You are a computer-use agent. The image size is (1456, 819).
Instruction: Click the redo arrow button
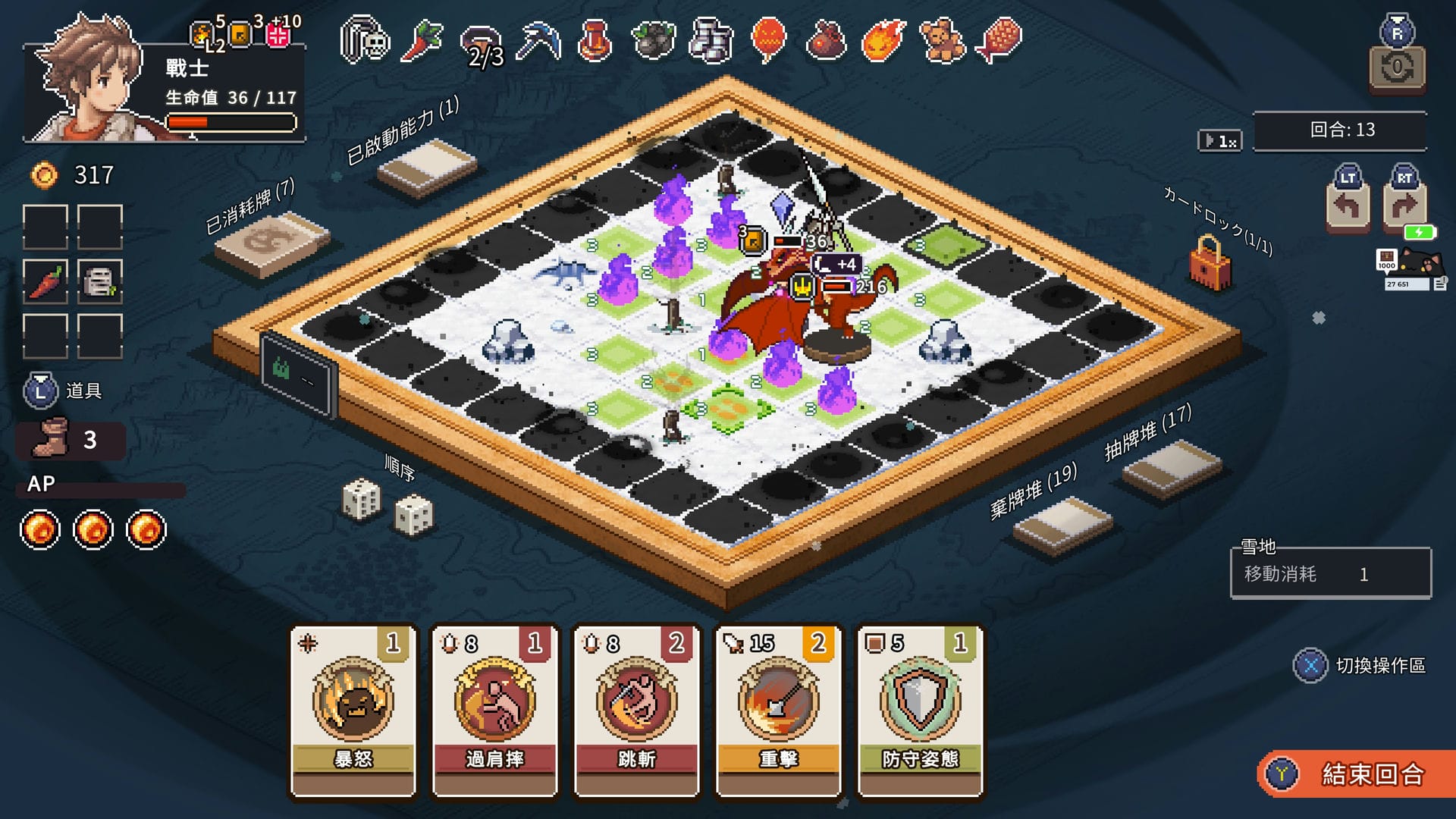point(1404,204)
